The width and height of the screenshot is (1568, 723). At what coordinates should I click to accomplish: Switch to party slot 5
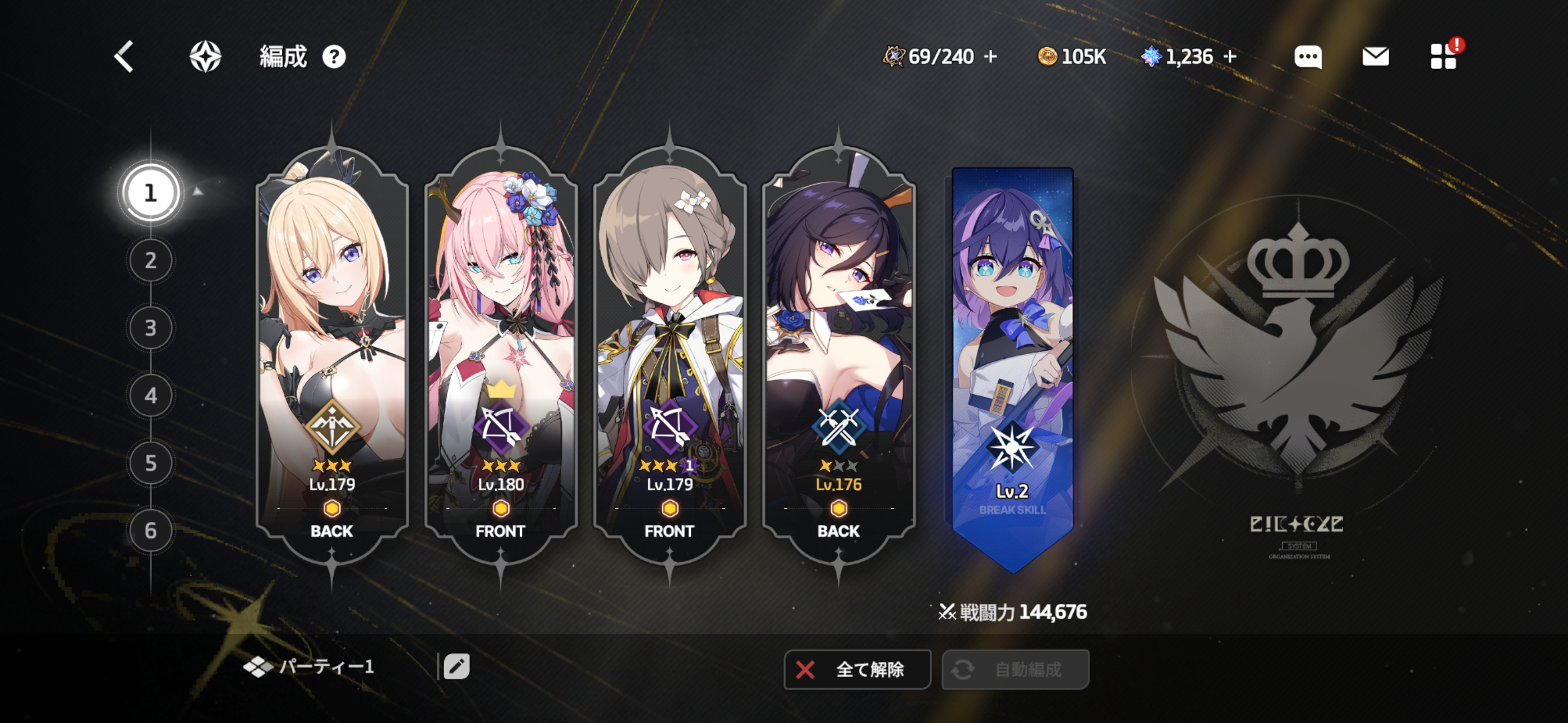point(150,463)
